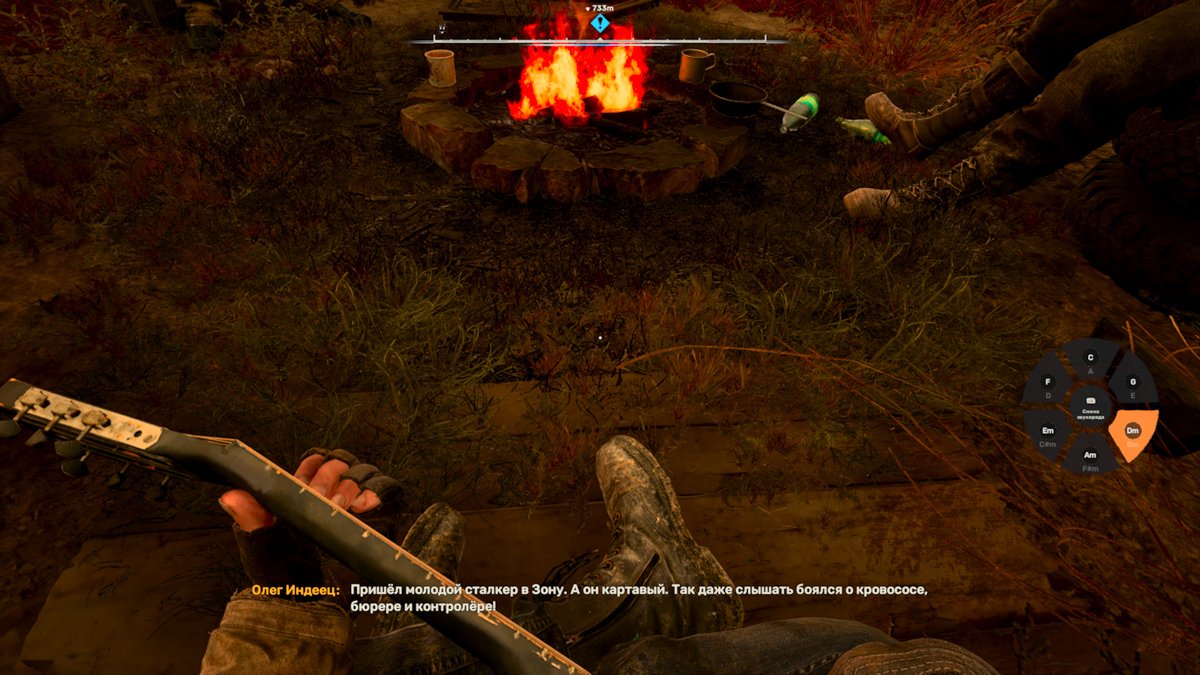Play the C chord on the wheel
The height and width of the screenshot is (675, 1200).
pos(1090,361)
